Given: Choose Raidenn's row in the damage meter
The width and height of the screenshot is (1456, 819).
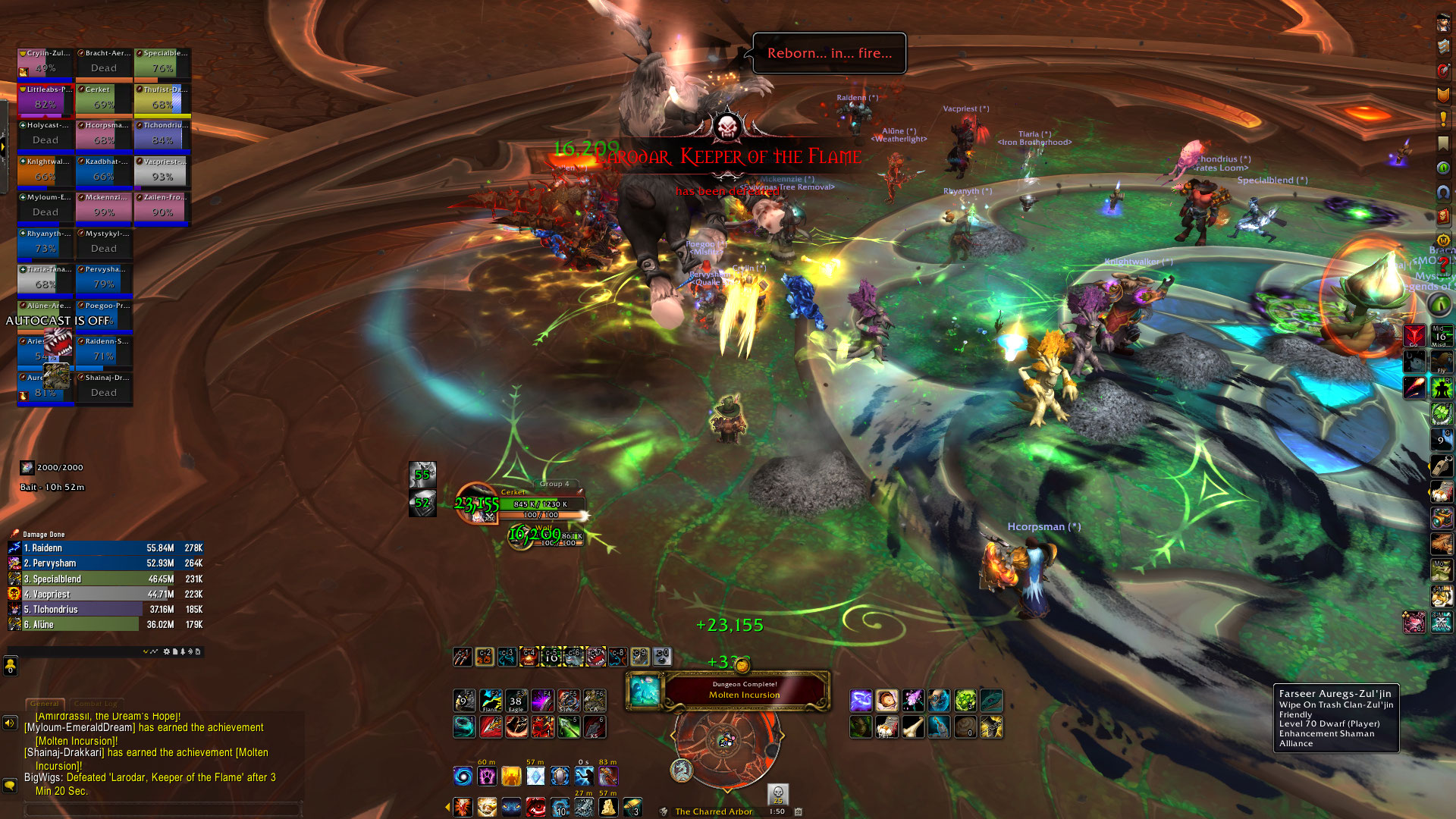Looking at the screenshot, I should [105, 548].
